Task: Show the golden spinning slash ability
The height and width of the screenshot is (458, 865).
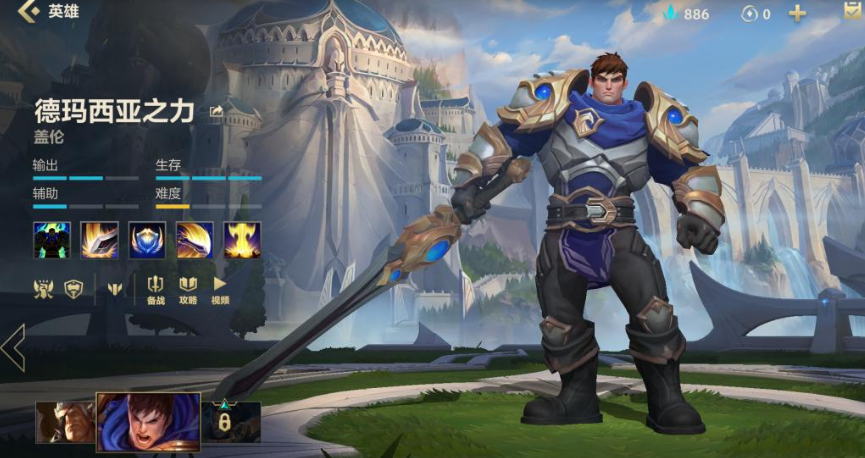Action: (194, 240)
